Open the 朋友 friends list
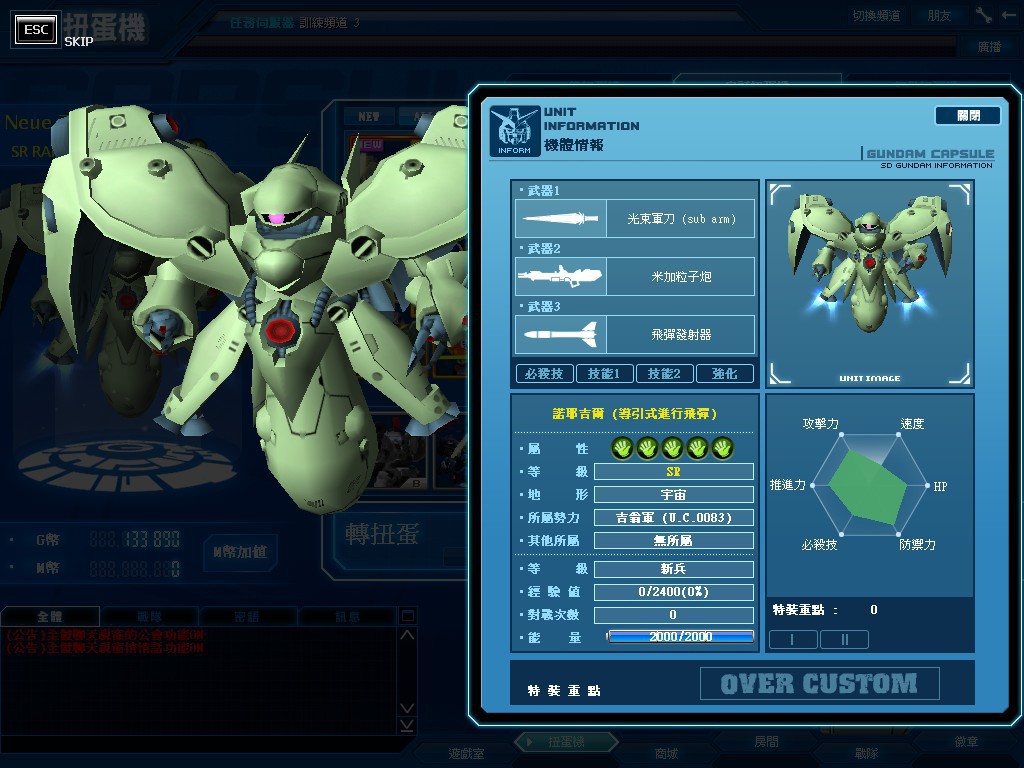Image resolution: width=1024 pixels, height=768 pixels. click(939, 16)
